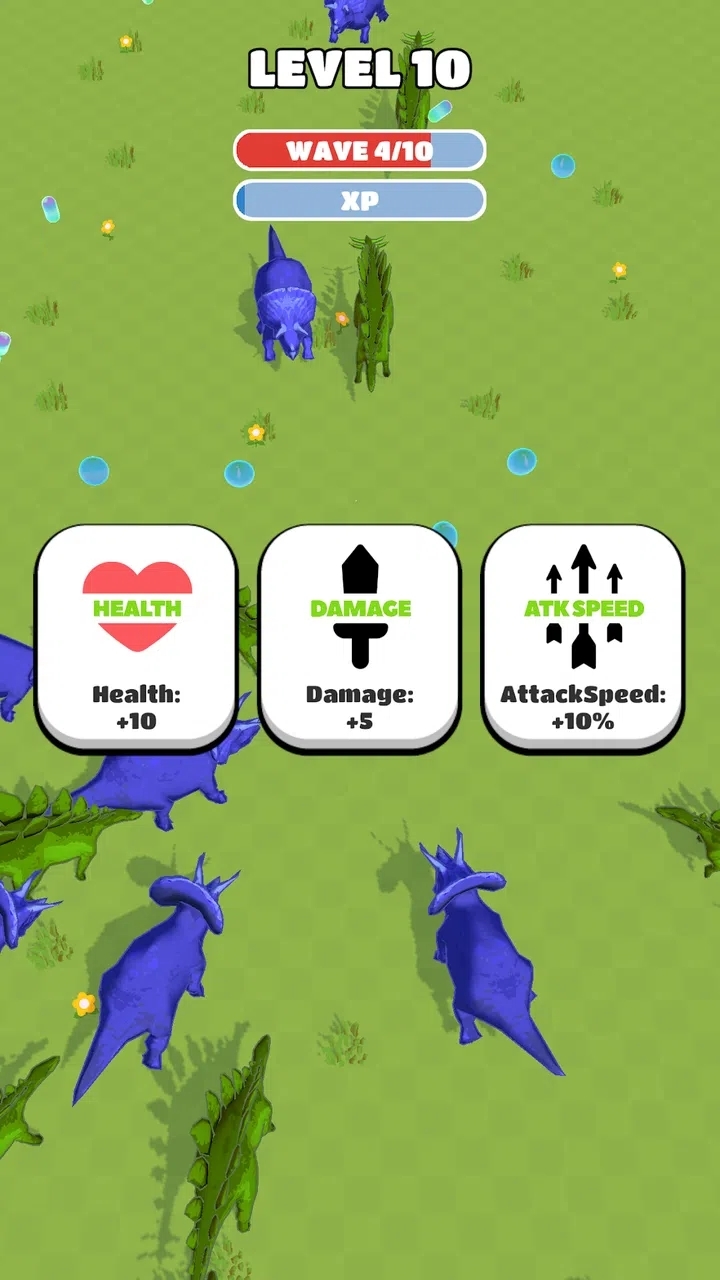Screen dimensions: 720x1280
Task: Select the Damage +5 upgrade card
Action: pos(360,637)
